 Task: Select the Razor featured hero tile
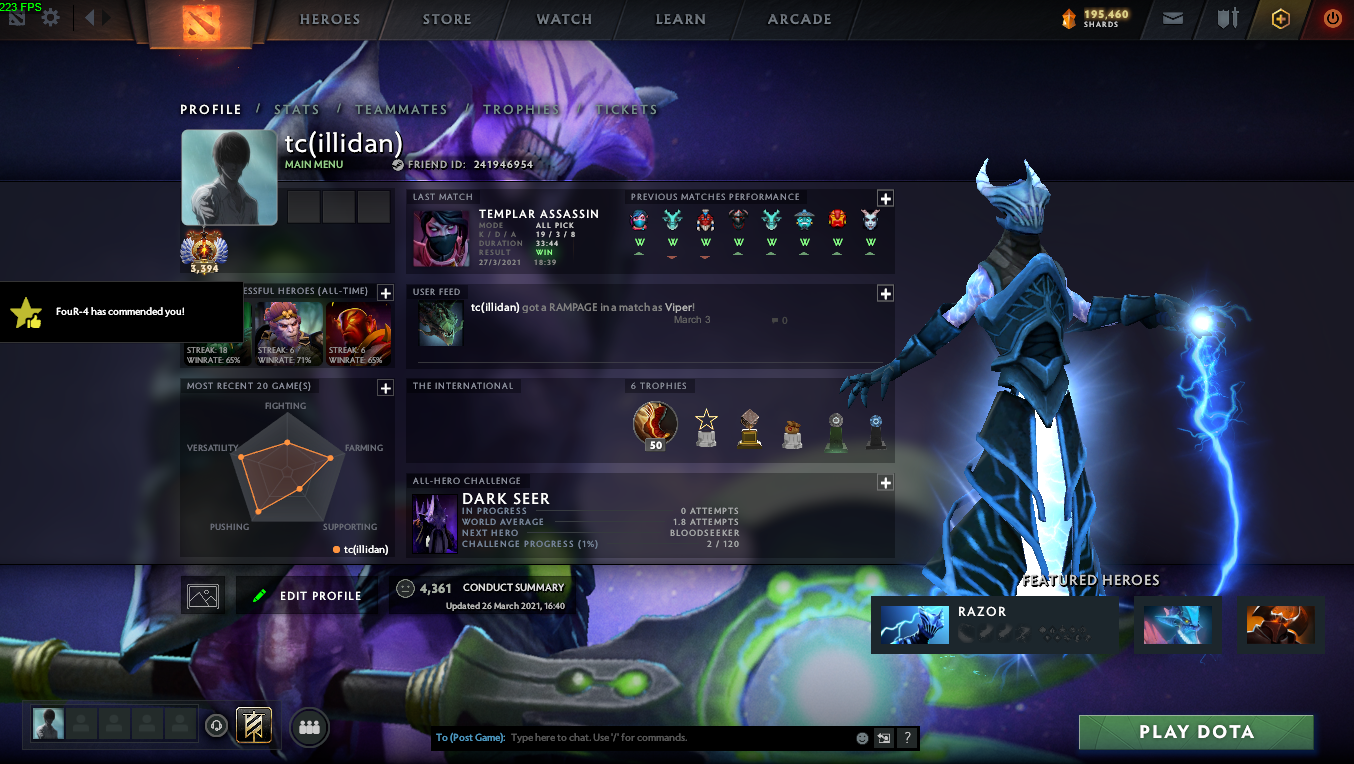point(994,625)
